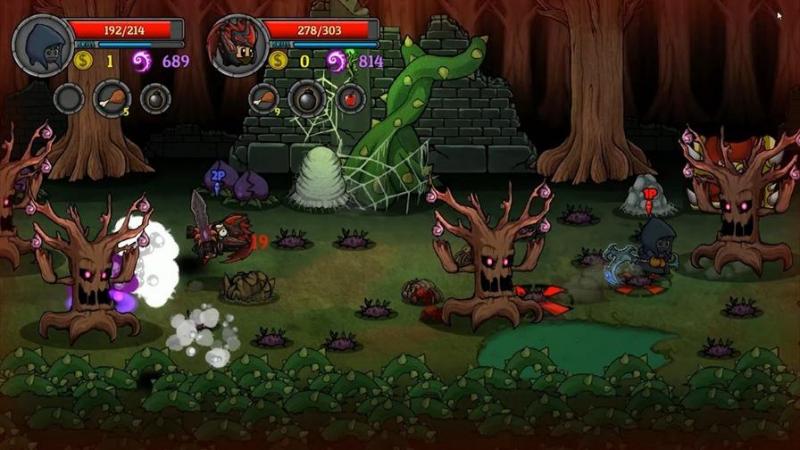The width and height of the screenshot is (800, 450).
Task: Use the red apple item
Action: 349,98
